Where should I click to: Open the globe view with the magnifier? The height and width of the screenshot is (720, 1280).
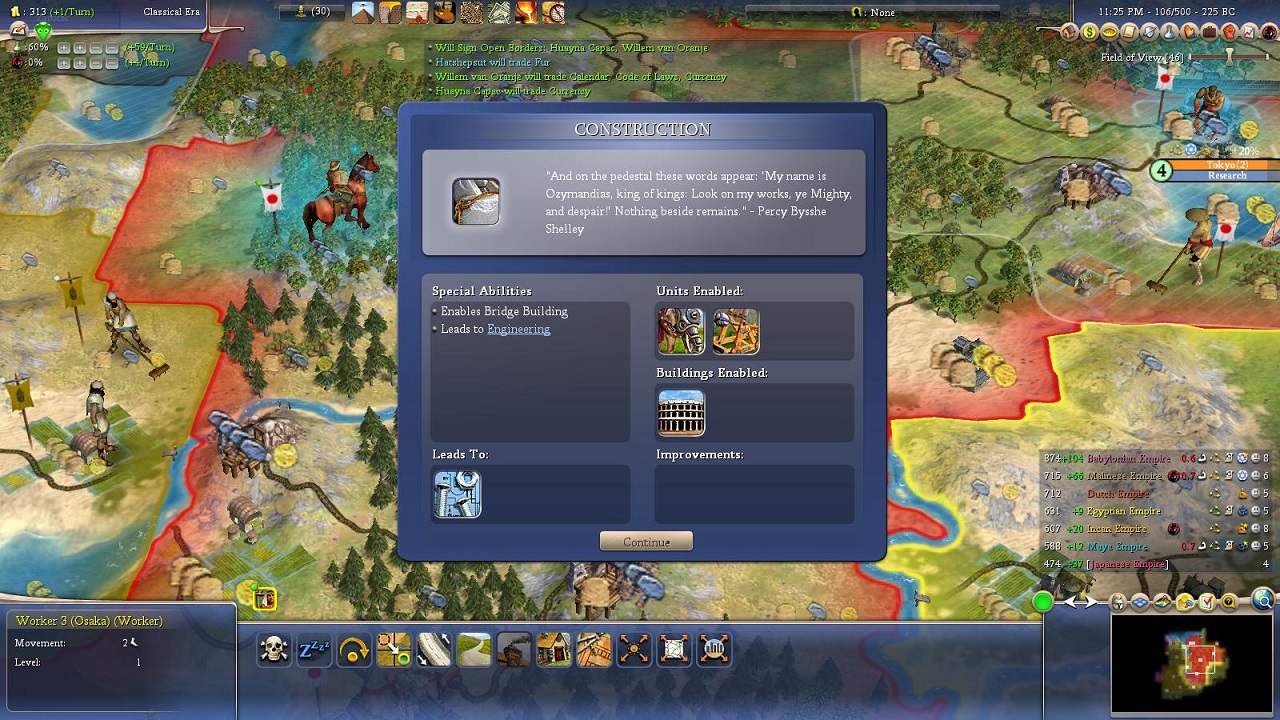pyautogui.click(x=1263, y=602)
